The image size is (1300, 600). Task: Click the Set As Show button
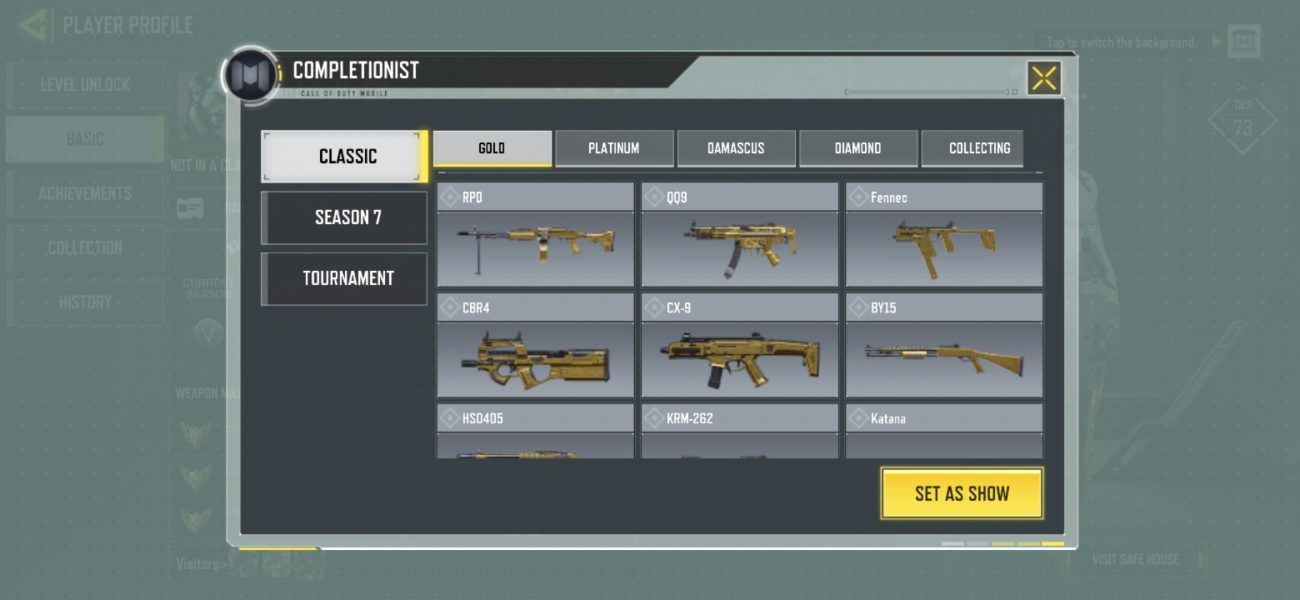tap(961, 493)
